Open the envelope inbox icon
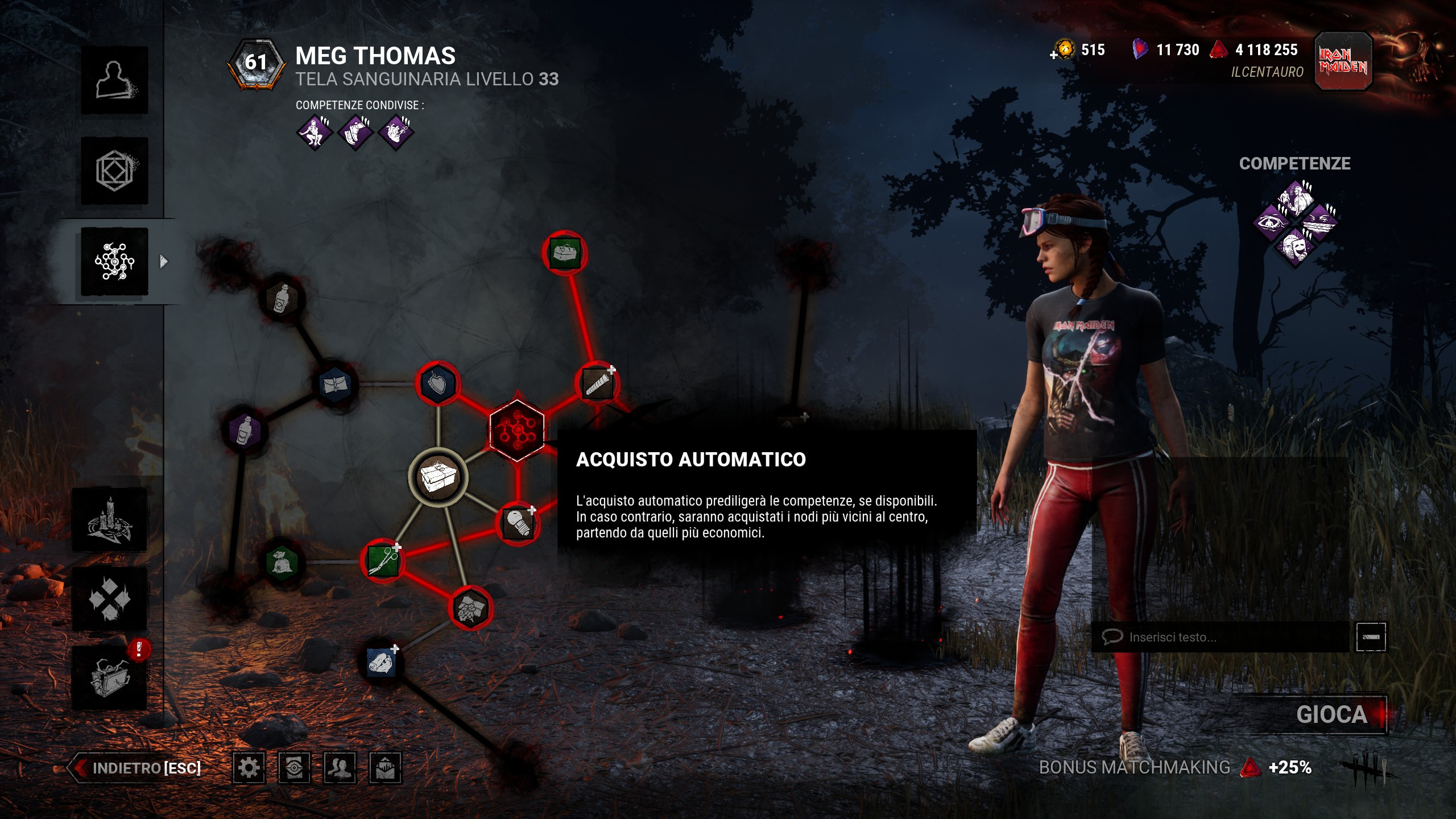This screenshot has height=819, width=1456. click(385, 768)
